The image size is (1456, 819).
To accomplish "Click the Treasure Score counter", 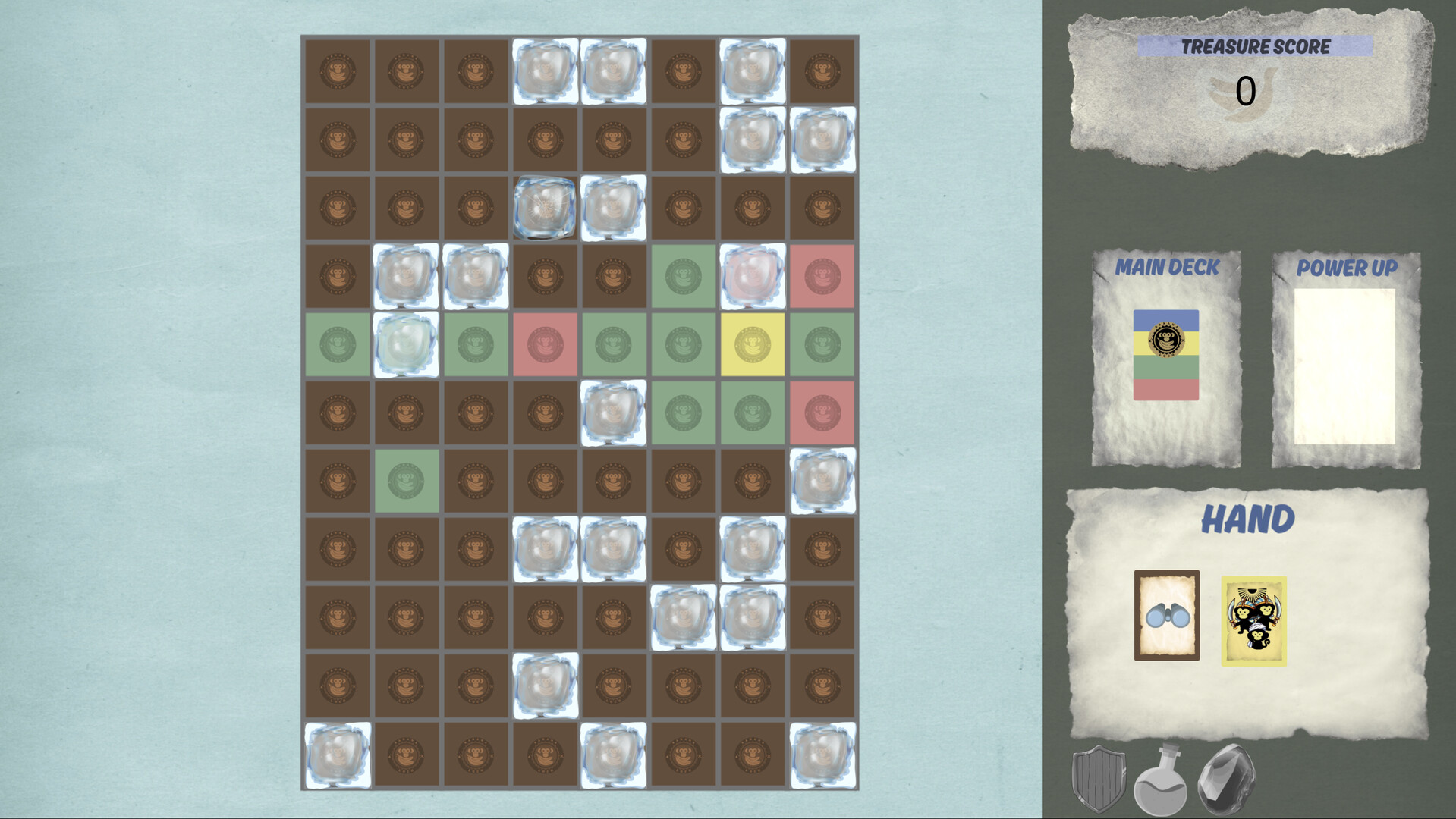I will pyautogui.click(x=1244, y=91).
